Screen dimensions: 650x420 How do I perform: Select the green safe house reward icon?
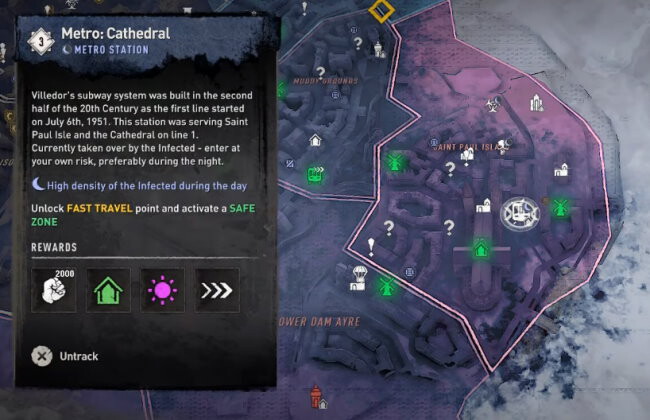pos(108,290)
